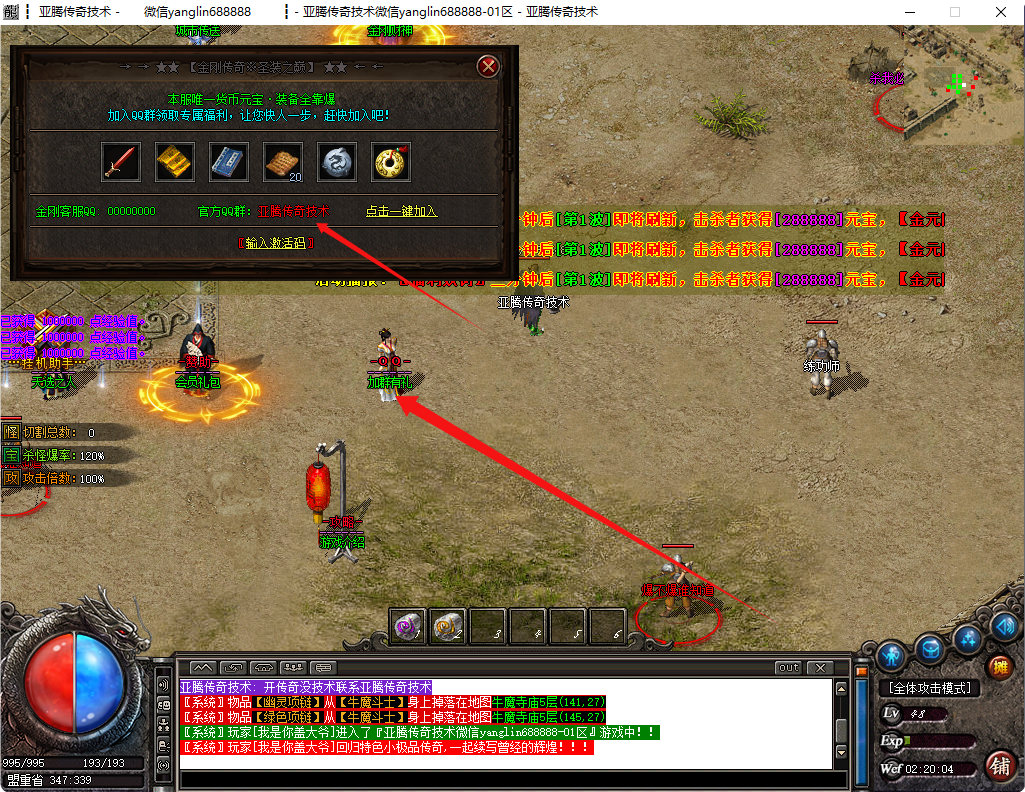
Task: Select the gold jade ring reward
Action: tap(391, 162)
